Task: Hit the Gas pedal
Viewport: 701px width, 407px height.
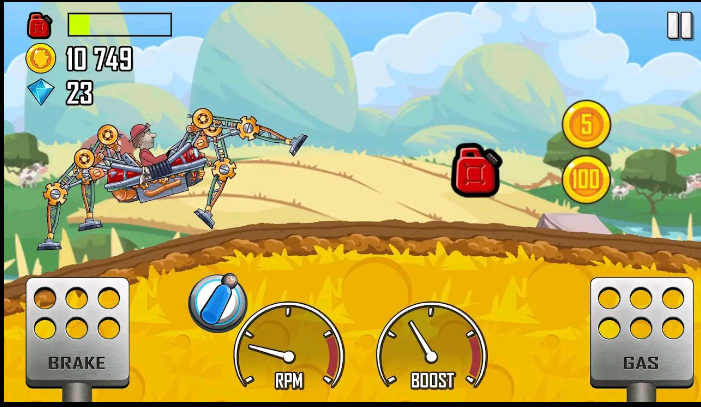Action: point(641,332)
